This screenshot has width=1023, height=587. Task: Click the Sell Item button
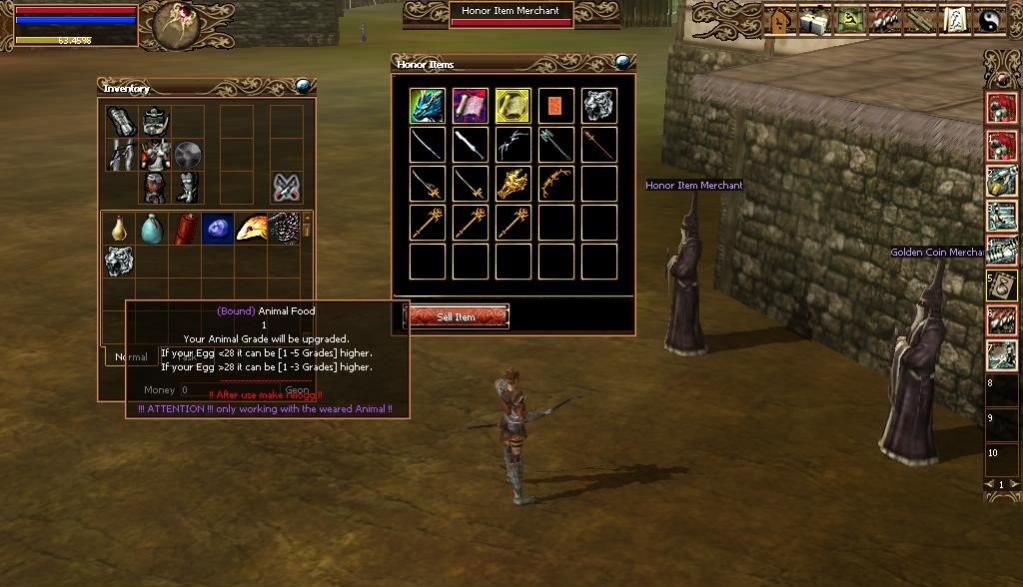[x=456, y=317]
